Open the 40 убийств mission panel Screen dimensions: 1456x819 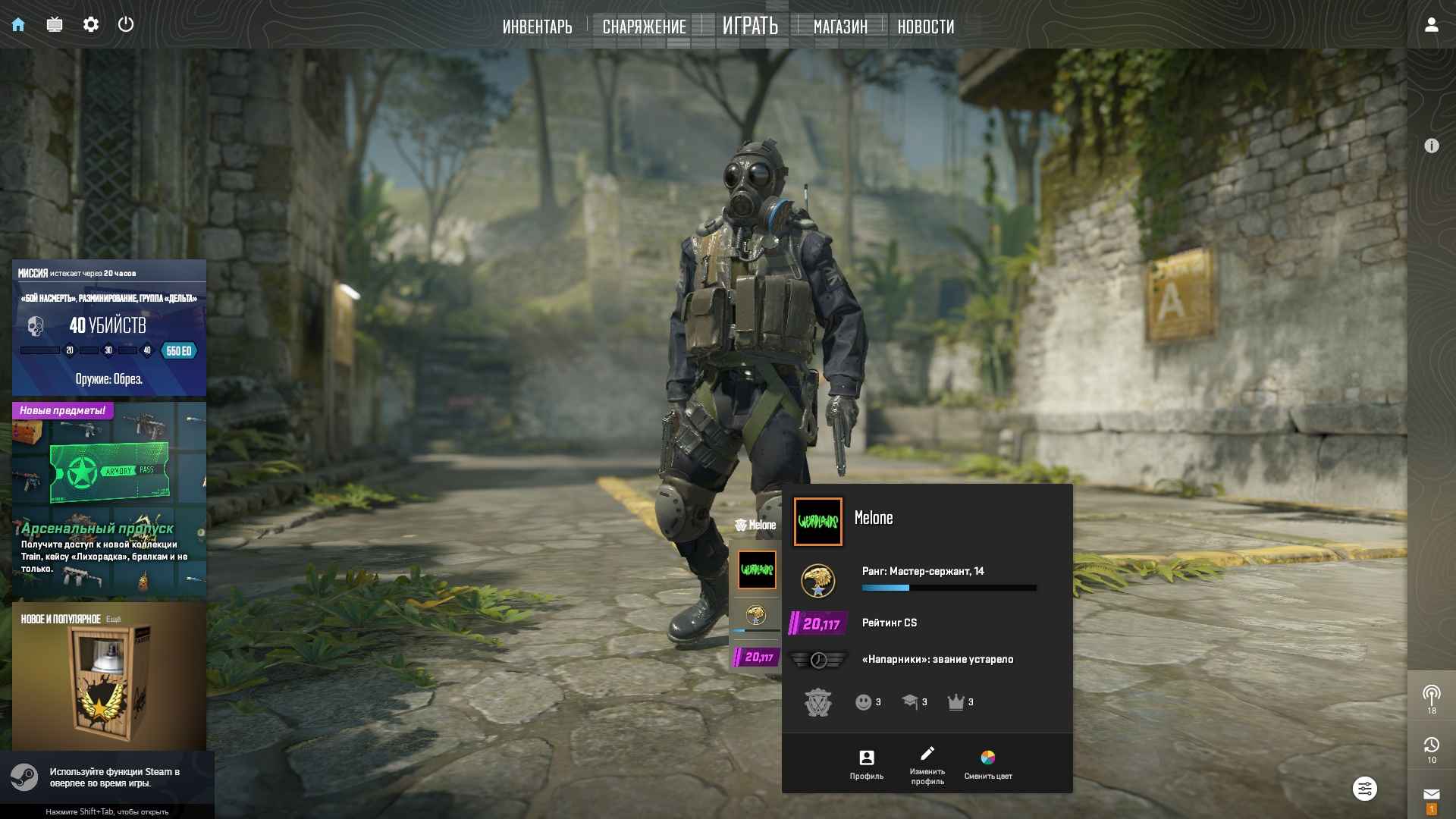109,328
